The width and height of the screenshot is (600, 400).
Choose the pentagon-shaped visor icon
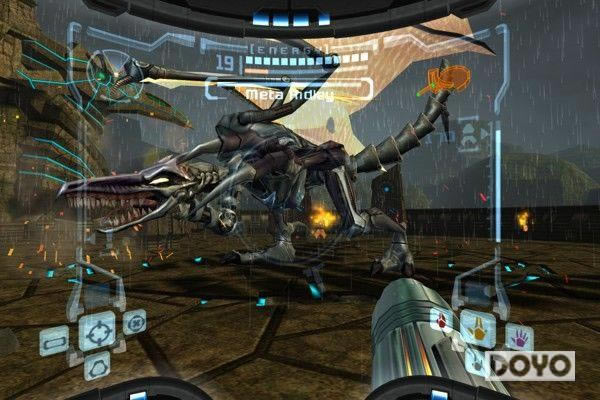96,368
